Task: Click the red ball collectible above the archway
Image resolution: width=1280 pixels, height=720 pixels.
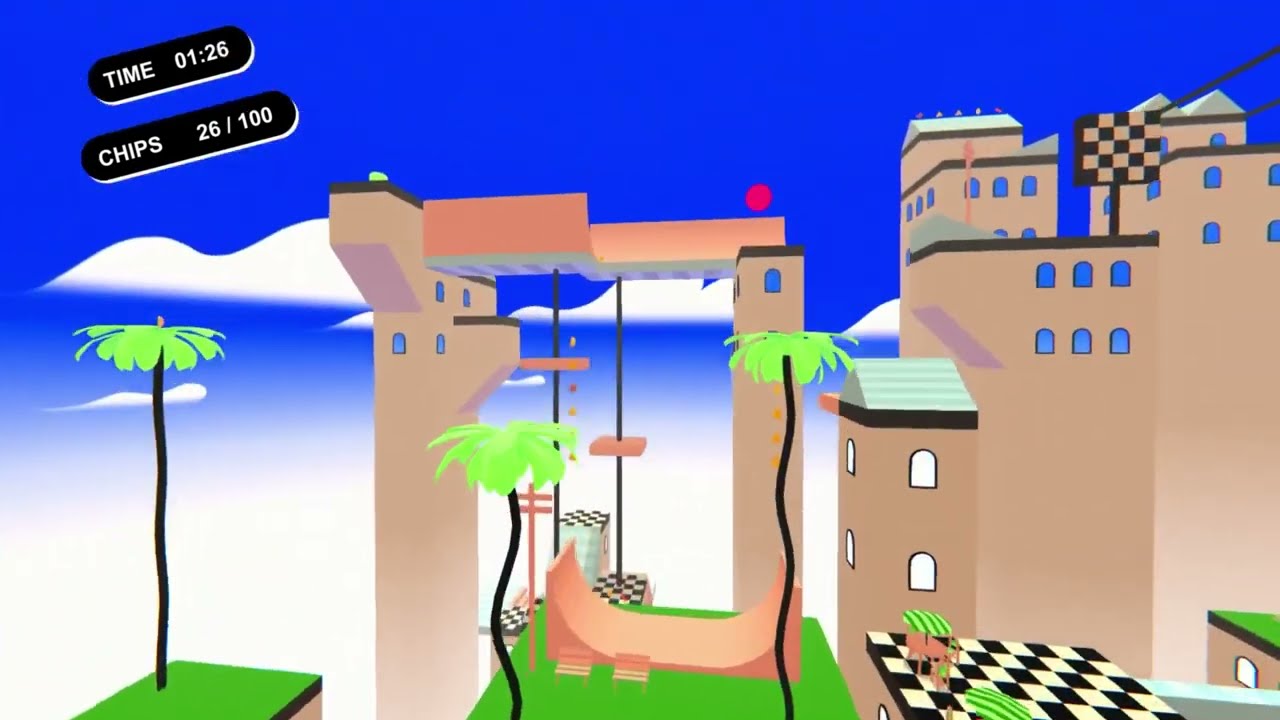Action: click(x=757, y=198)
